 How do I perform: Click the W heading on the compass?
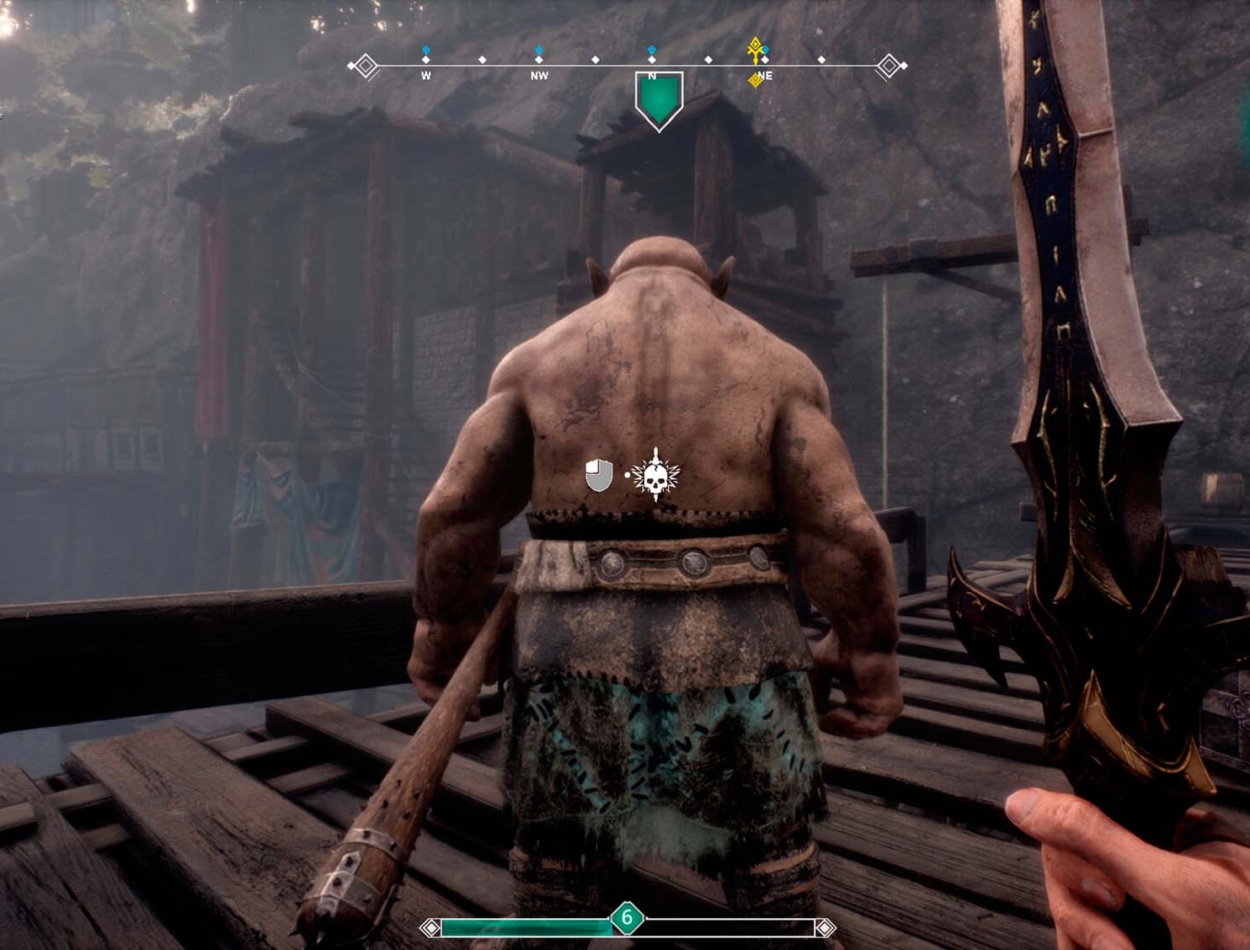[426, 75]
